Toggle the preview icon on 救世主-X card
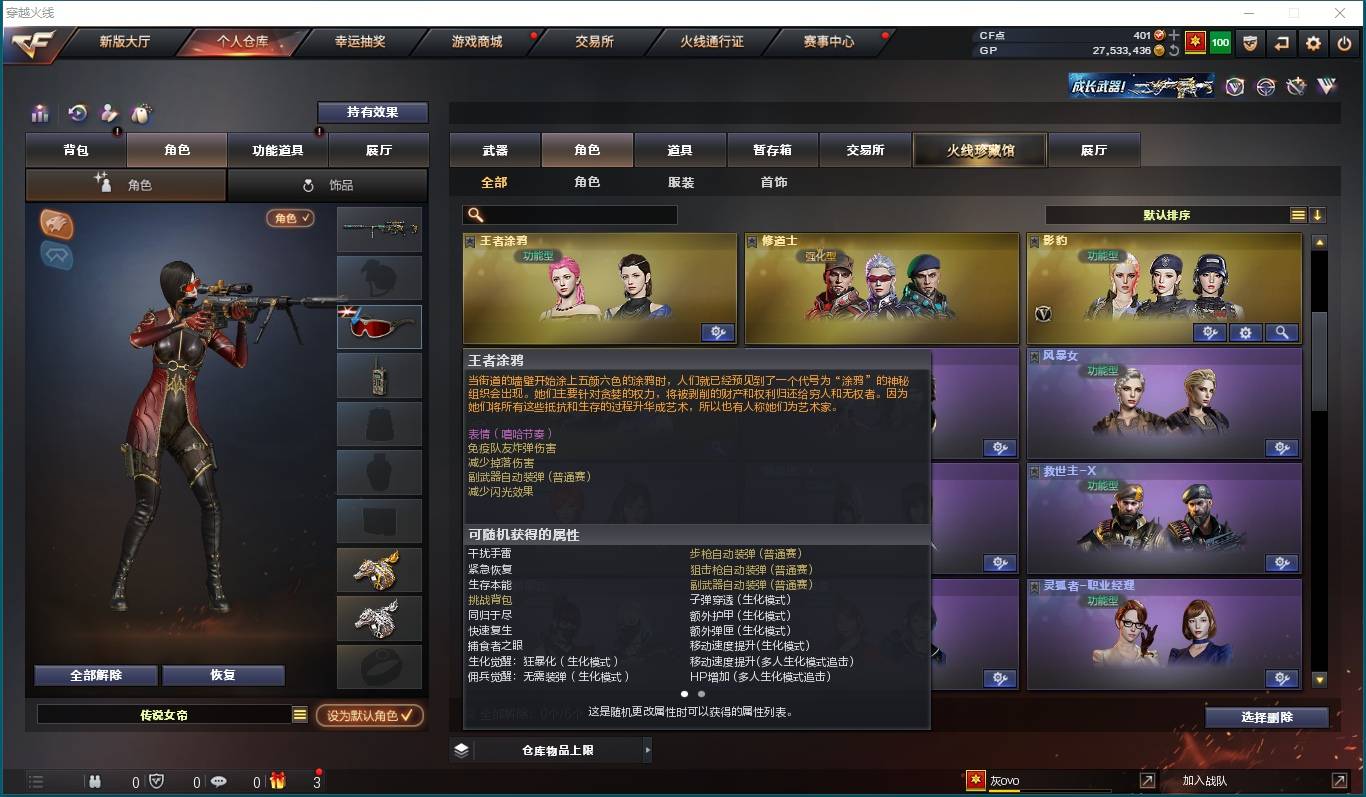 (x=1281, y=563)
